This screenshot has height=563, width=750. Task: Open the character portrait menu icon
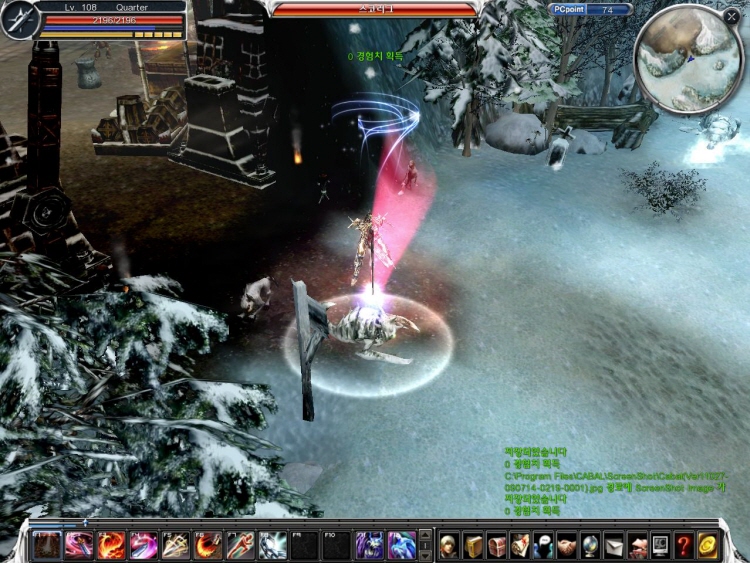click(449, 545)
